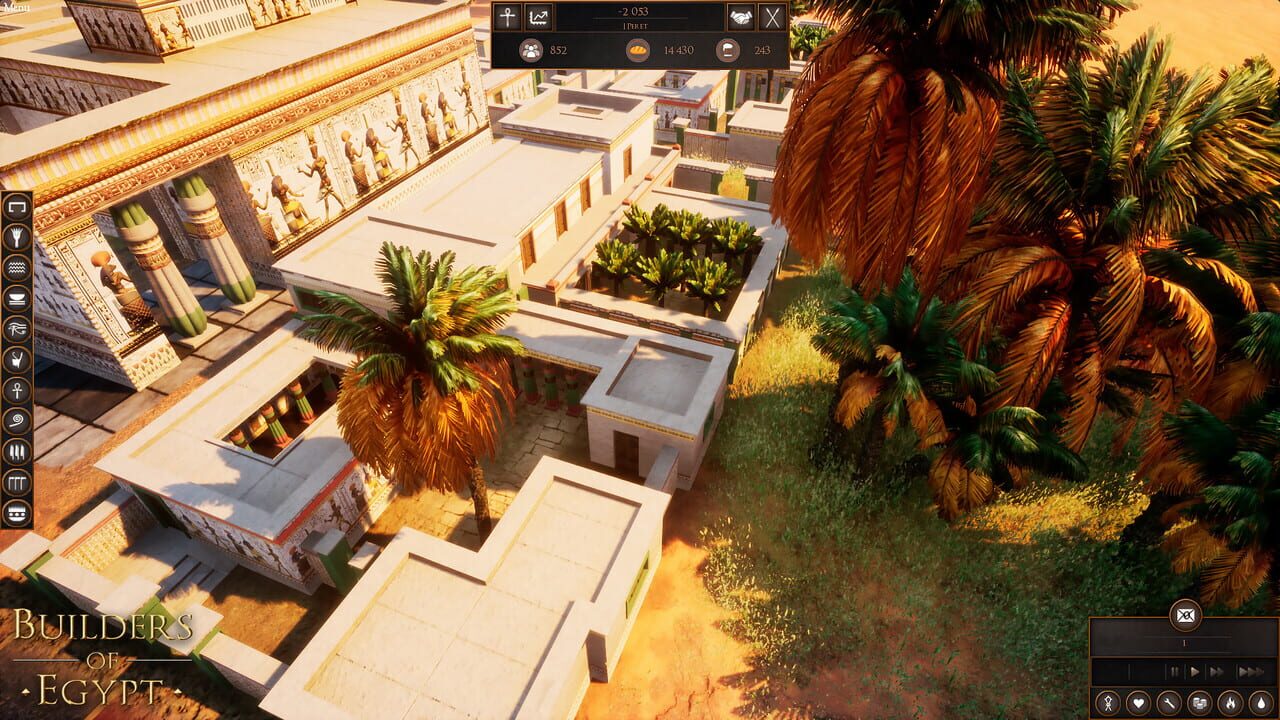Click the bread icon showing food stores
1280x720 pixels.
click(x=637, y=50)
